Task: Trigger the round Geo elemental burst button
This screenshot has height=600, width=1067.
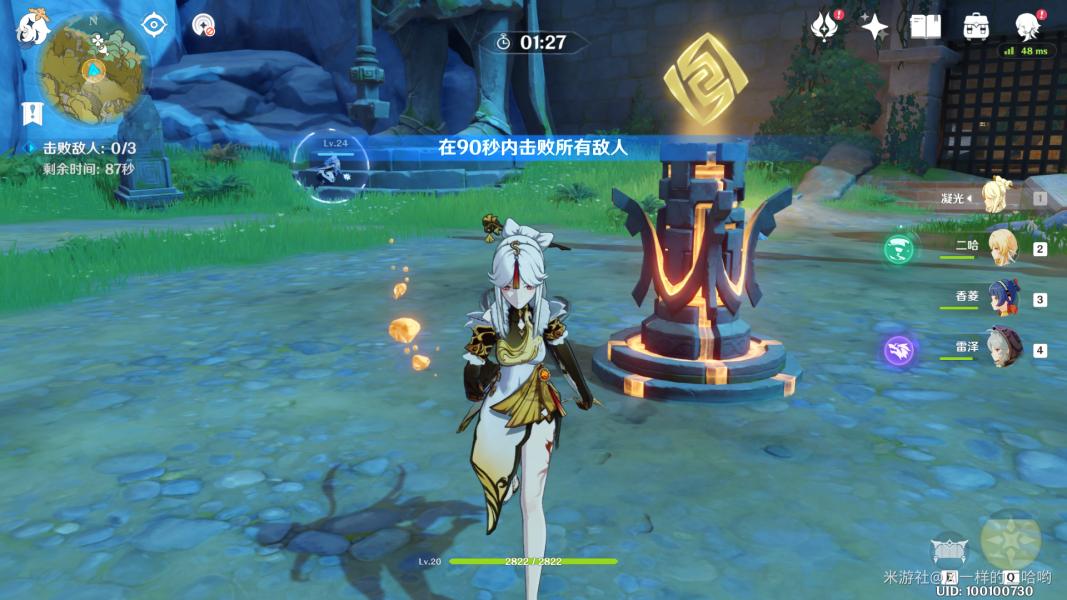Action: click(1010, 540)
